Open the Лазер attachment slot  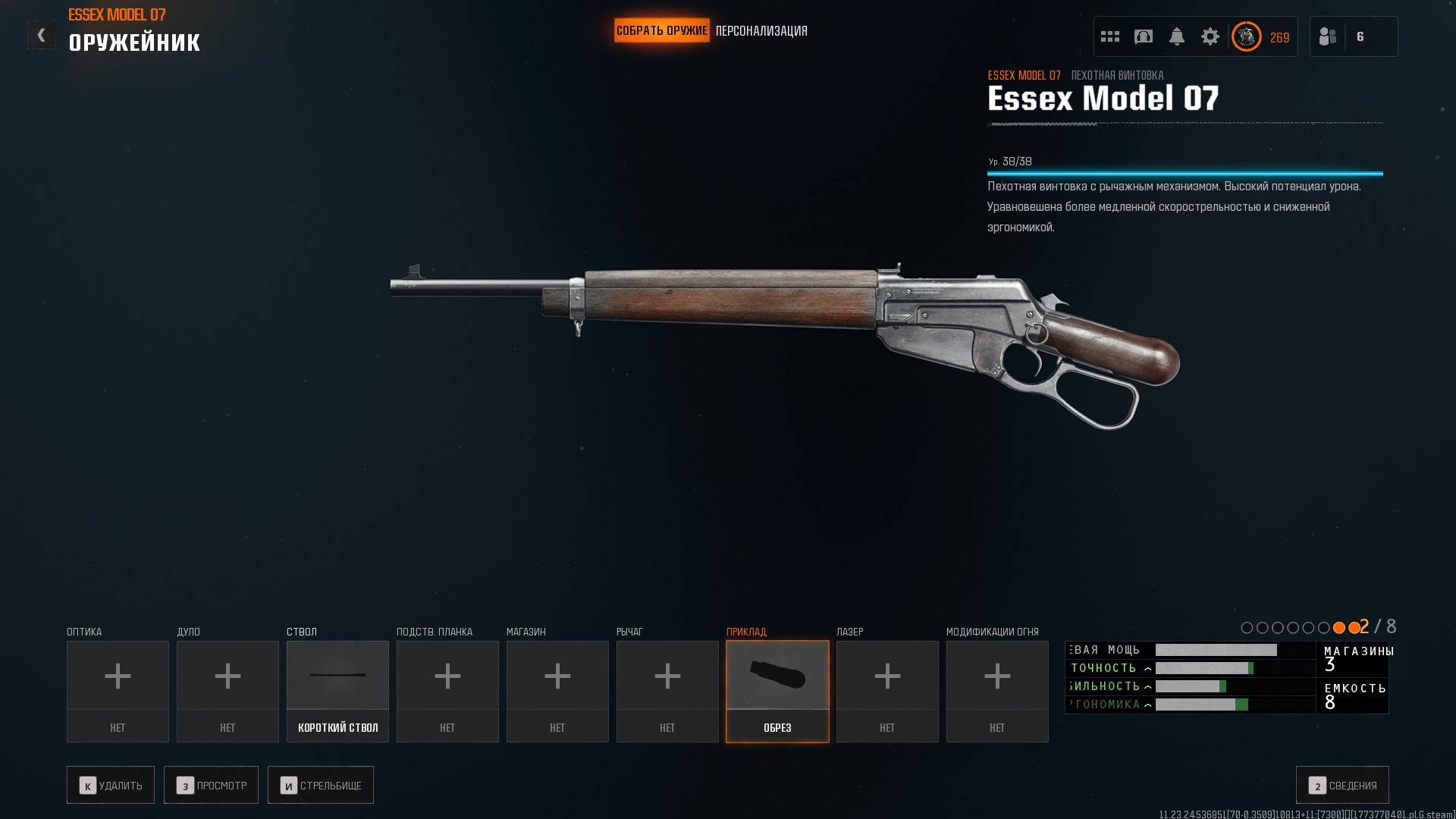pyautogui.click(x=887, y=691)
